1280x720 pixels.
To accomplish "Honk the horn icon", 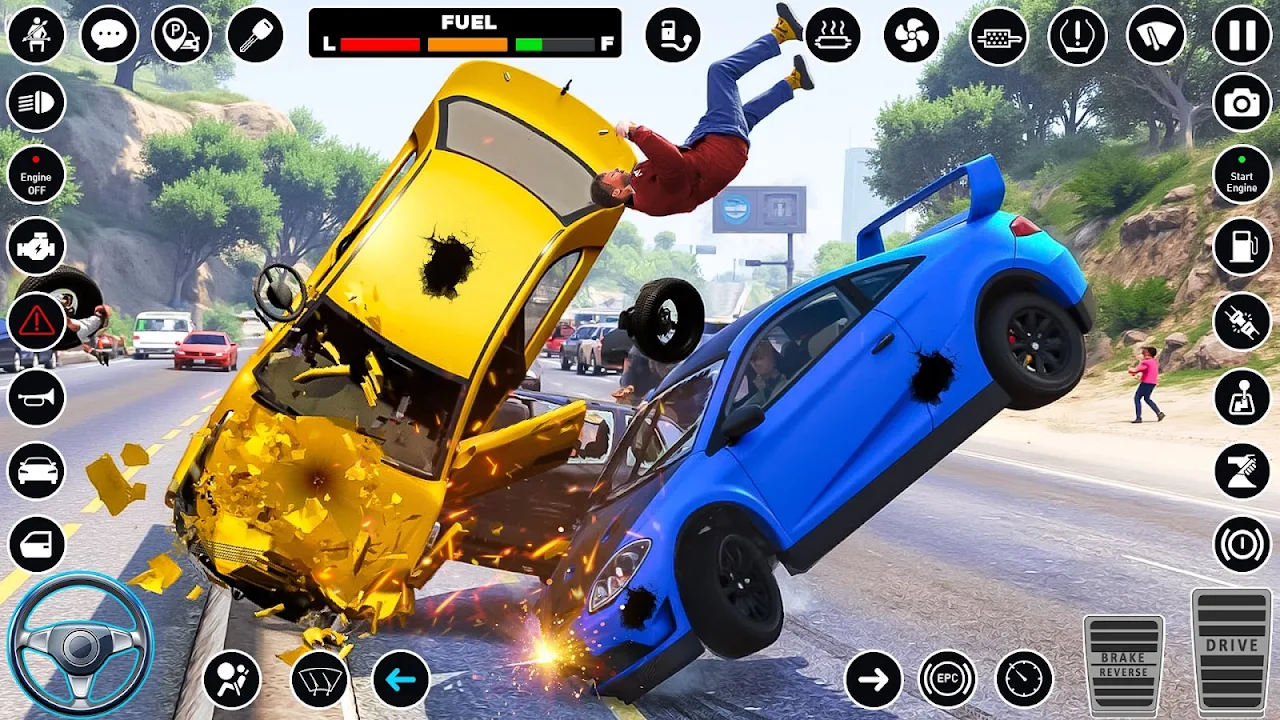I will click(37, 397).
